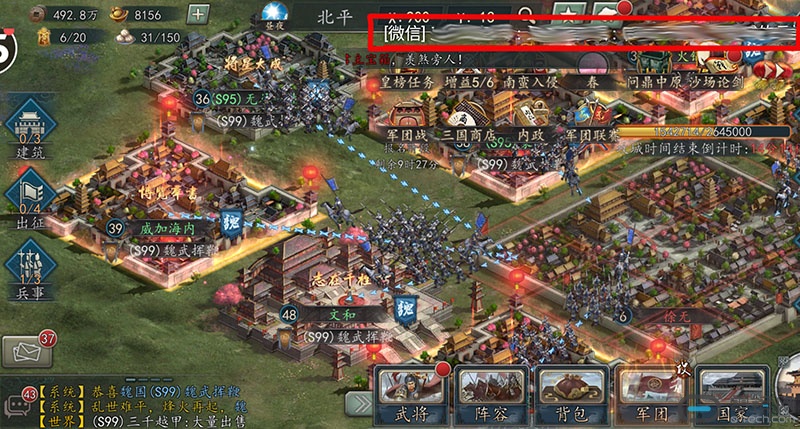Collapse the bottom menu with double-arrow button
The height and width of the screenshot is (429, 800).
(x=359, y=402)
